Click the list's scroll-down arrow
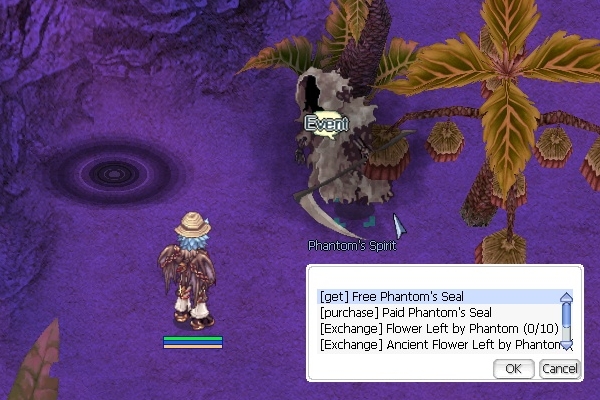The image size is (600, 400). pyautogui.click(x=566, y=345)
